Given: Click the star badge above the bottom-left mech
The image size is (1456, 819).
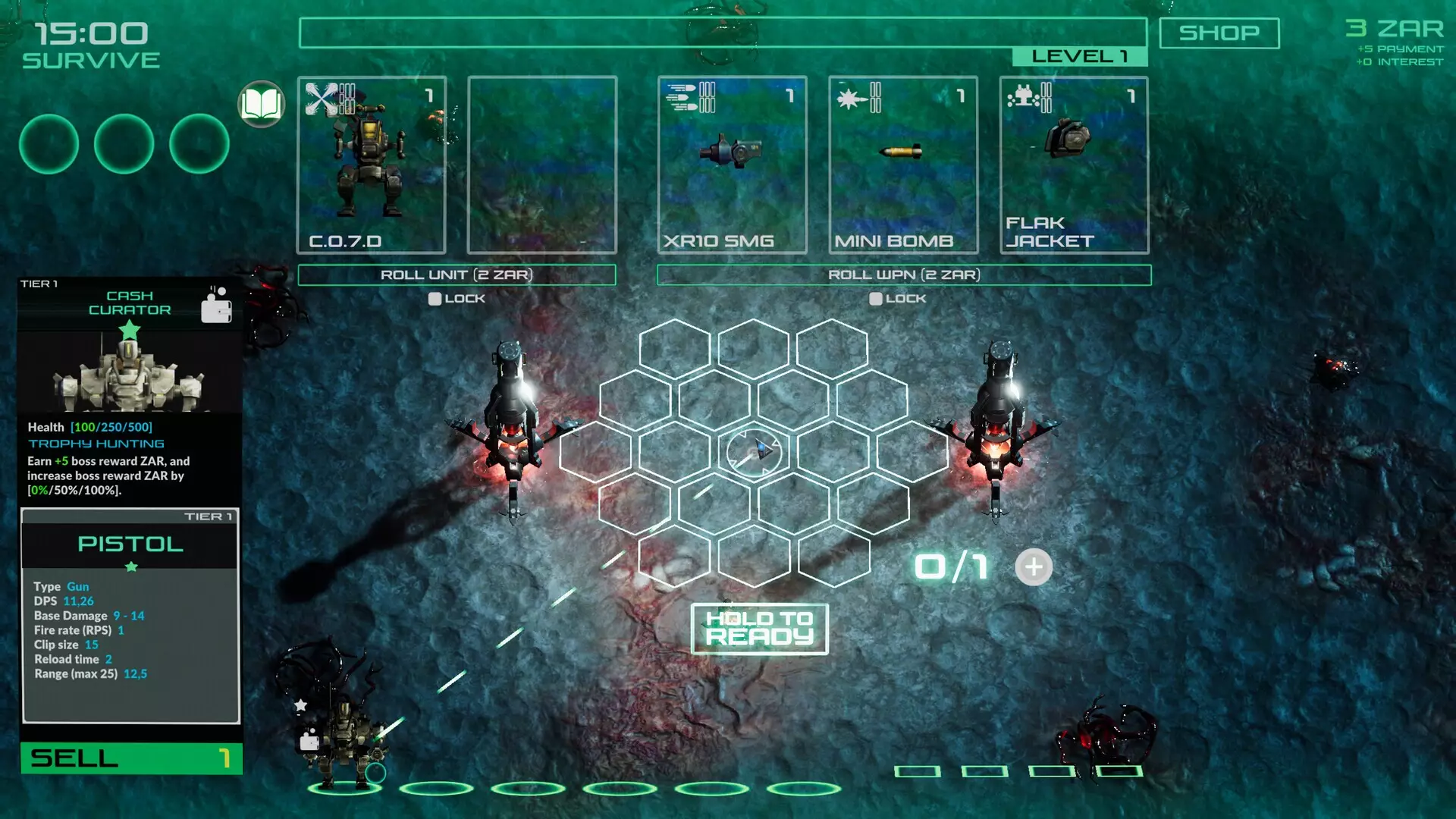Looking at the screenshot, I should click(x=301, y=705).
